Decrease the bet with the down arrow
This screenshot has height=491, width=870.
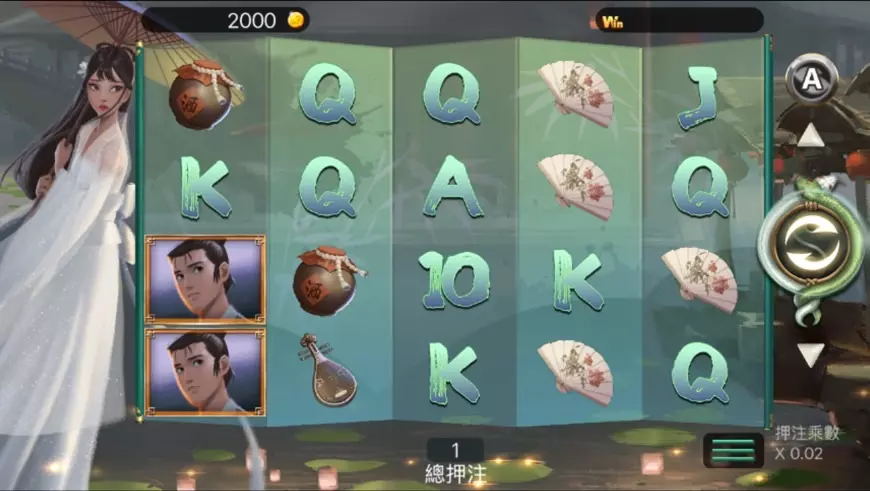(x=811, y=354)
